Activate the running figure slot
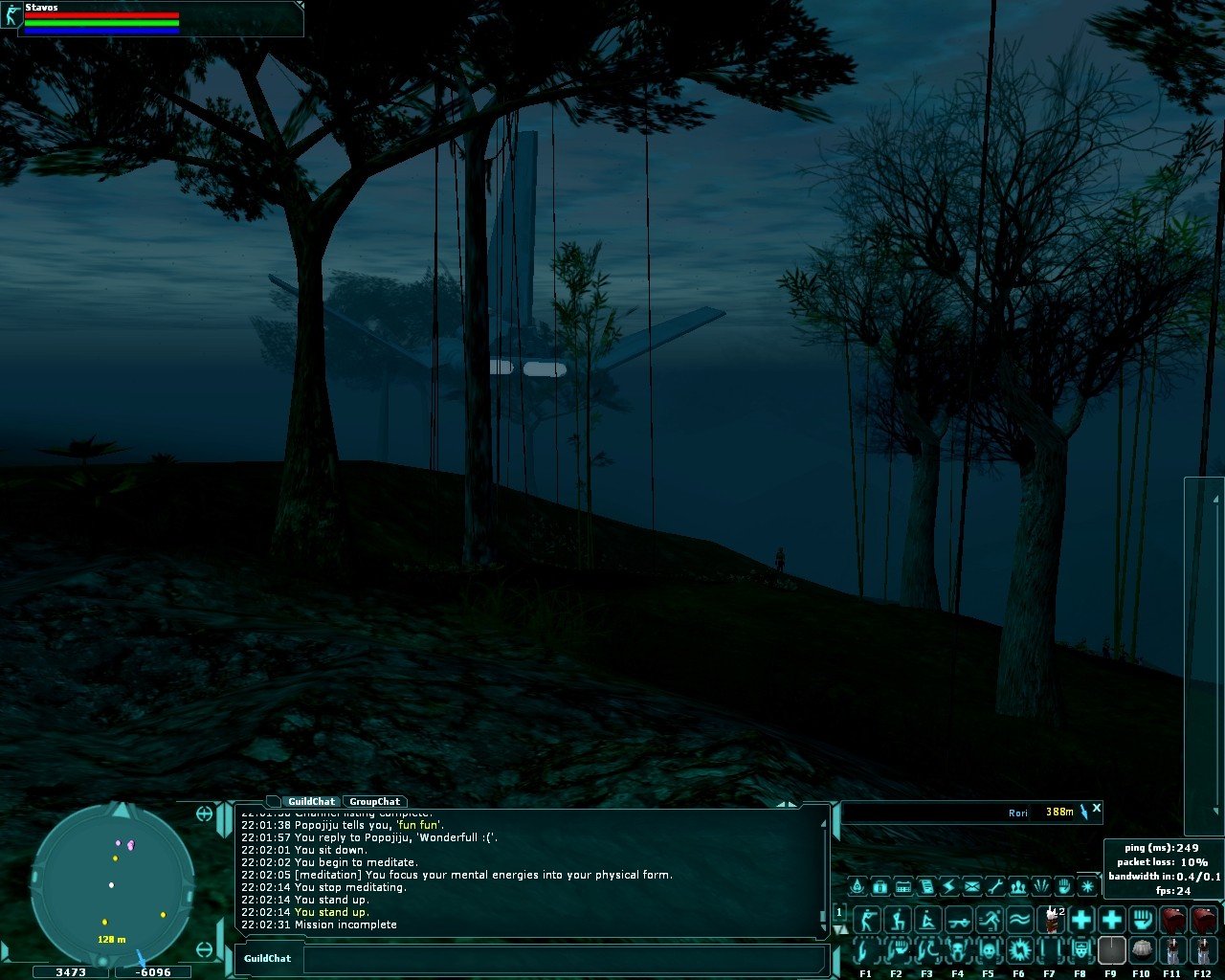 click(989, 920)
